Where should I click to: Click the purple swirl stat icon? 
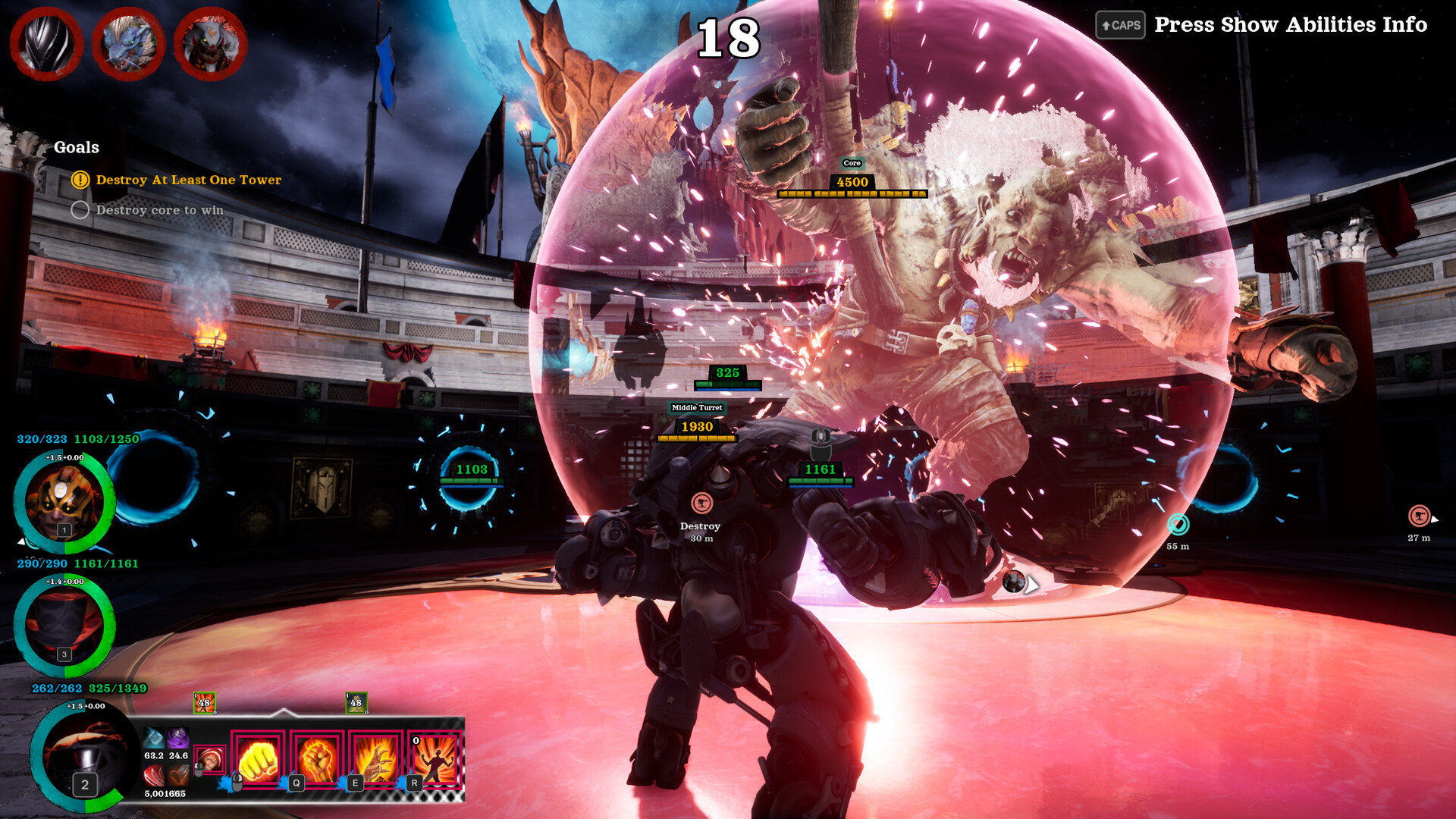tap(178, 737)
